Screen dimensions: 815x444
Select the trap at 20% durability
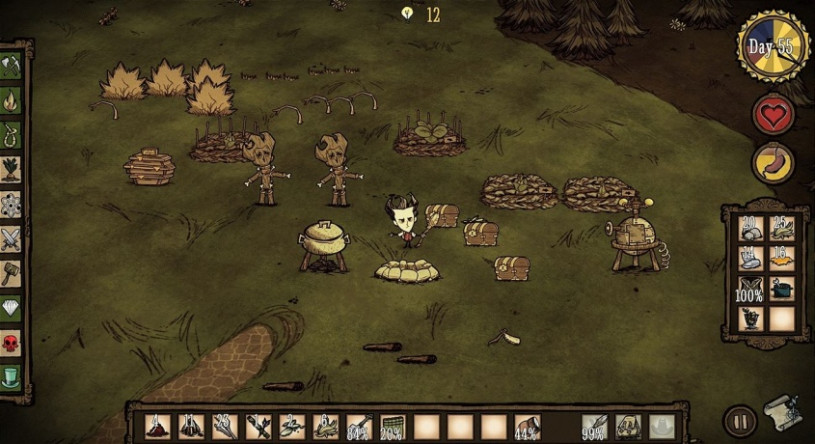[393, 427]
